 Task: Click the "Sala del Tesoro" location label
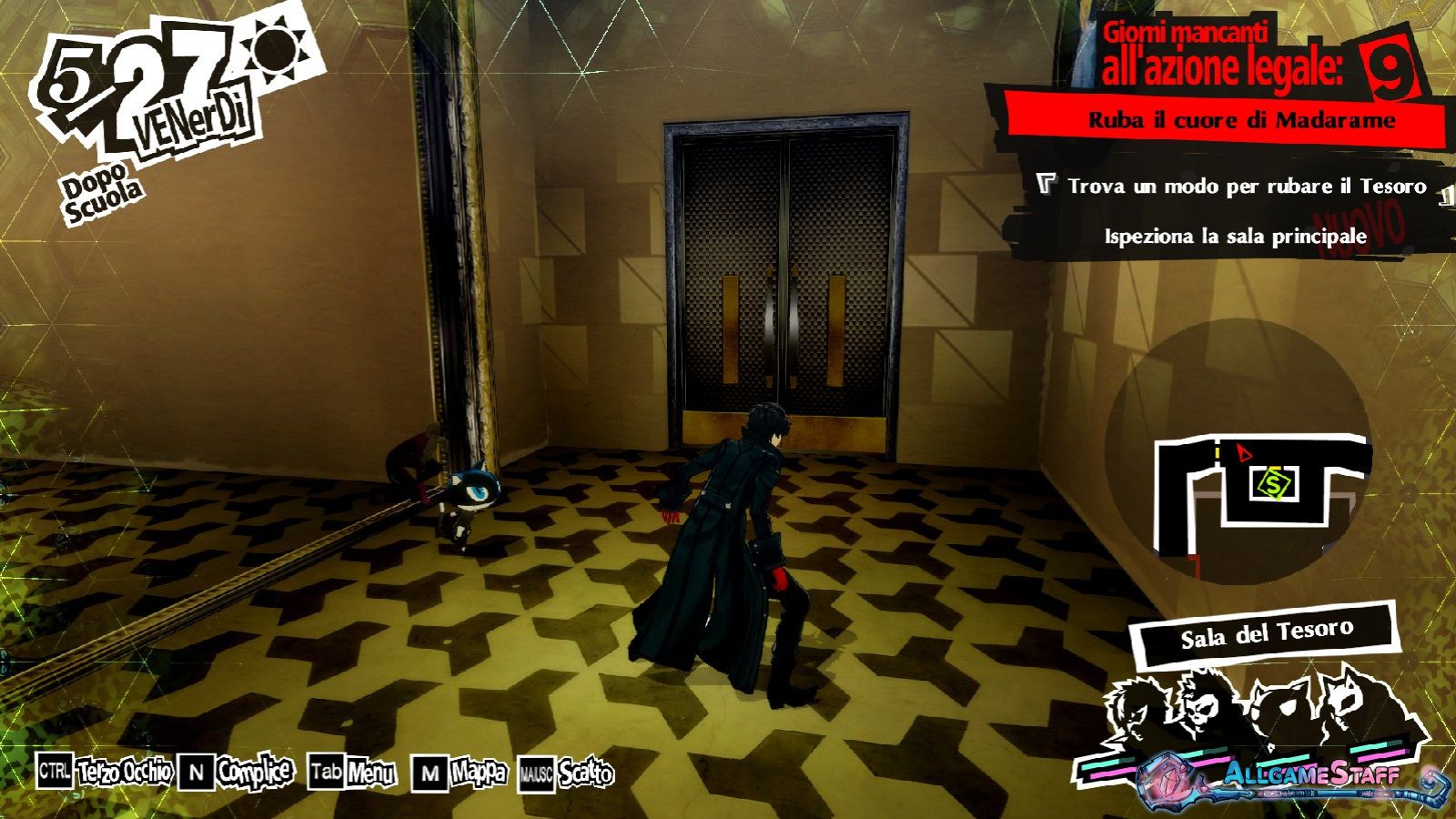[x=1266, y=634]
